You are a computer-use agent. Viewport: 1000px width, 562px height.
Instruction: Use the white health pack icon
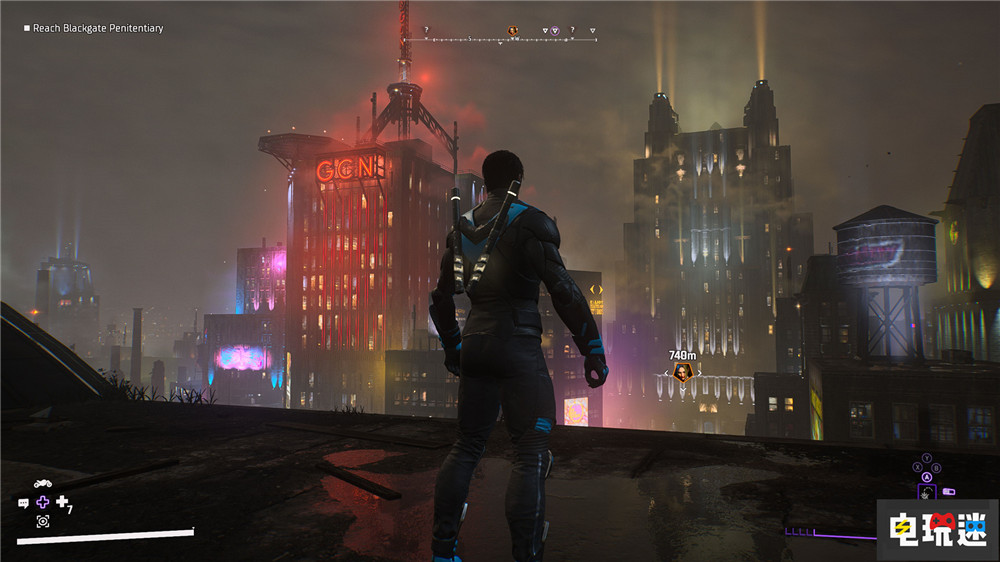[62, 502]
